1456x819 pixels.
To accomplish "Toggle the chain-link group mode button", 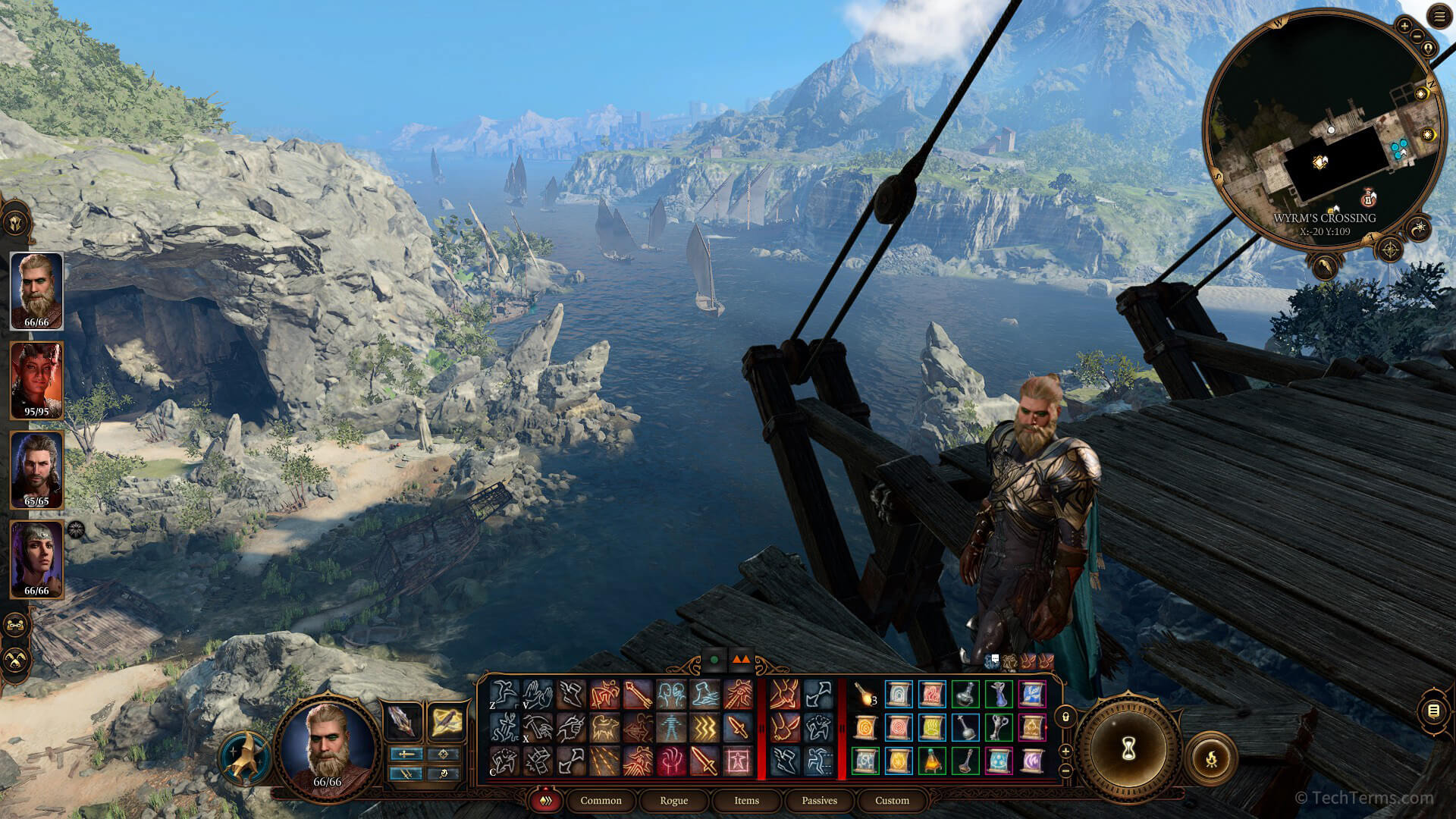I will pyautogui.click(x=16, y=626).
